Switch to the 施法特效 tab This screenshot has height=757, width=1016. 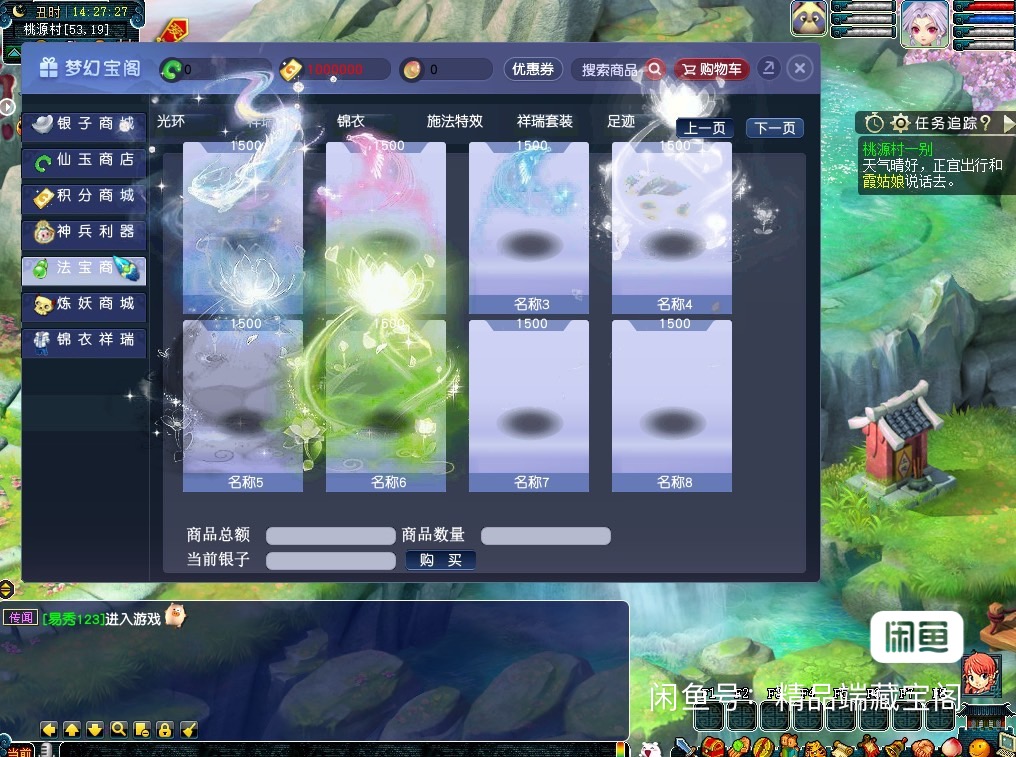[455, 121]
